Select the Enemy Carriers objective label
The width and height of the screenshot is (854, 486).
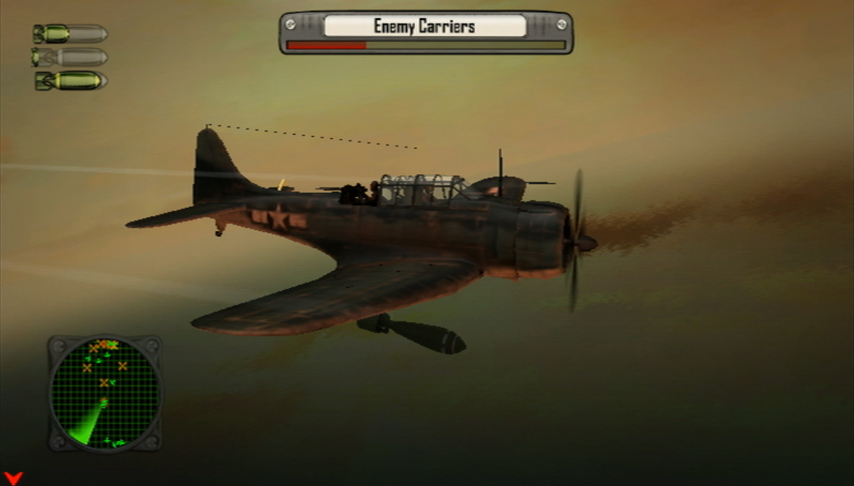point(425,26)
